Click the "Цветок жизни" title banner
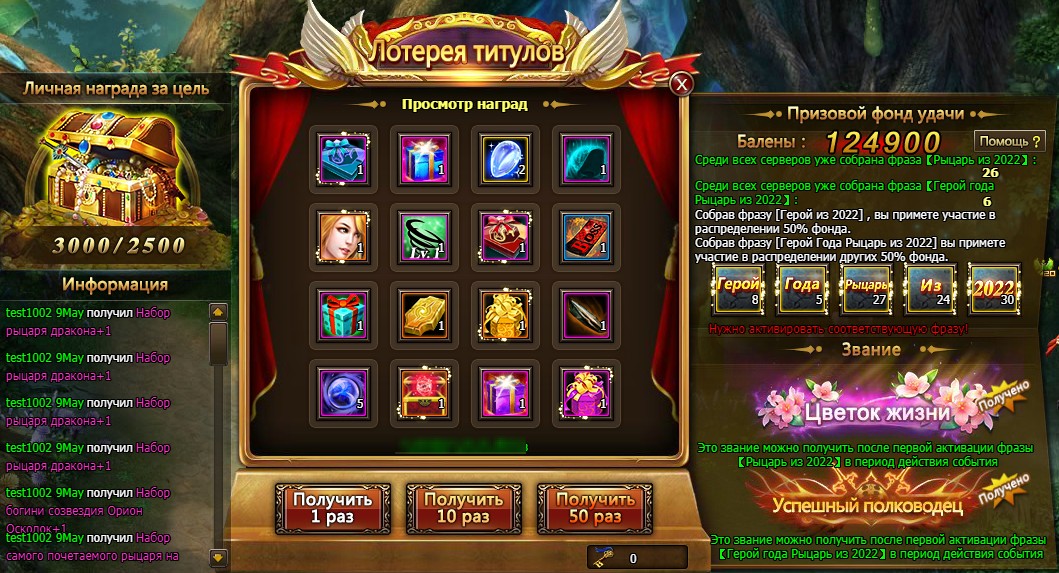 click(868, 410)
